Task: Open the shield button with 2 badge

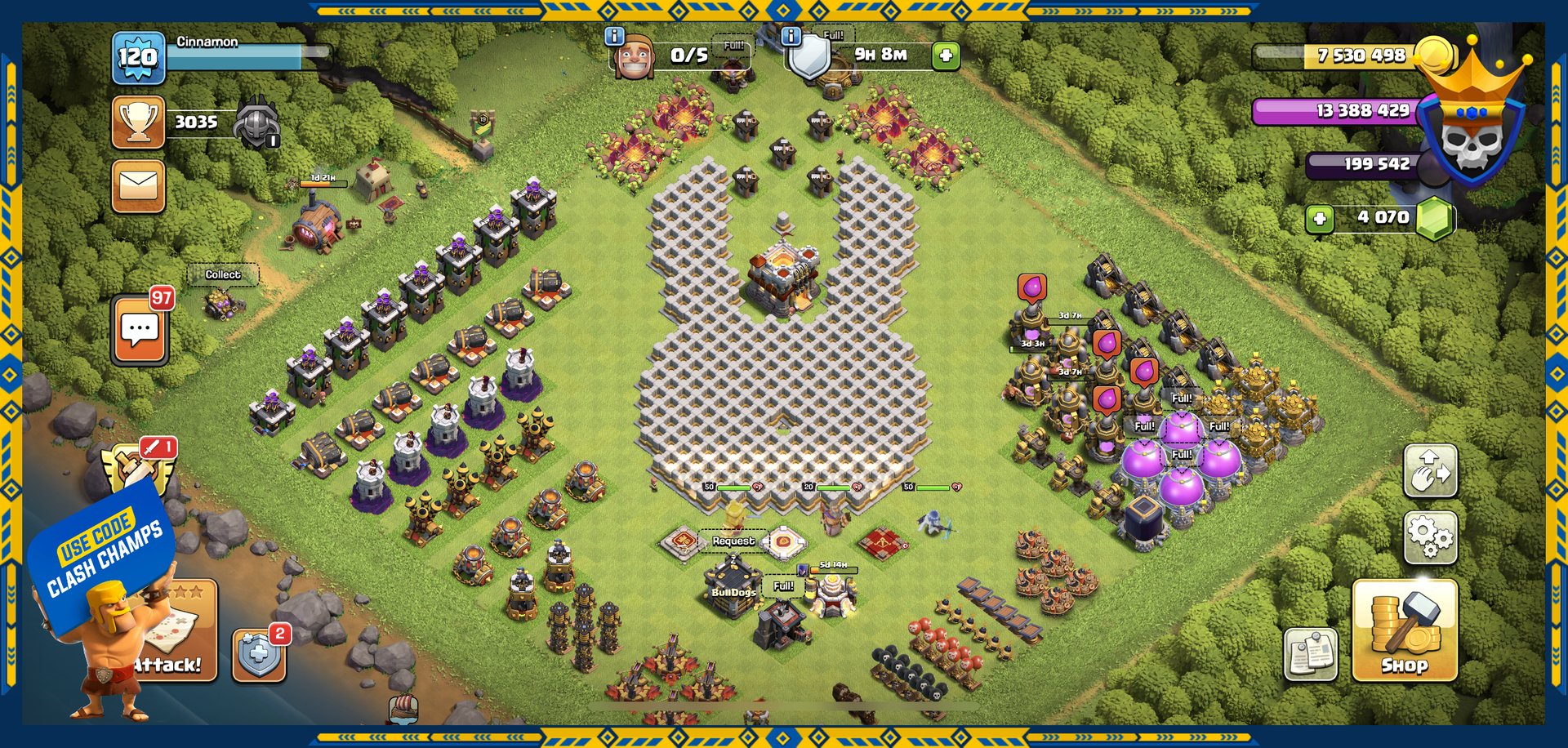Action: (x=259, y=655)
